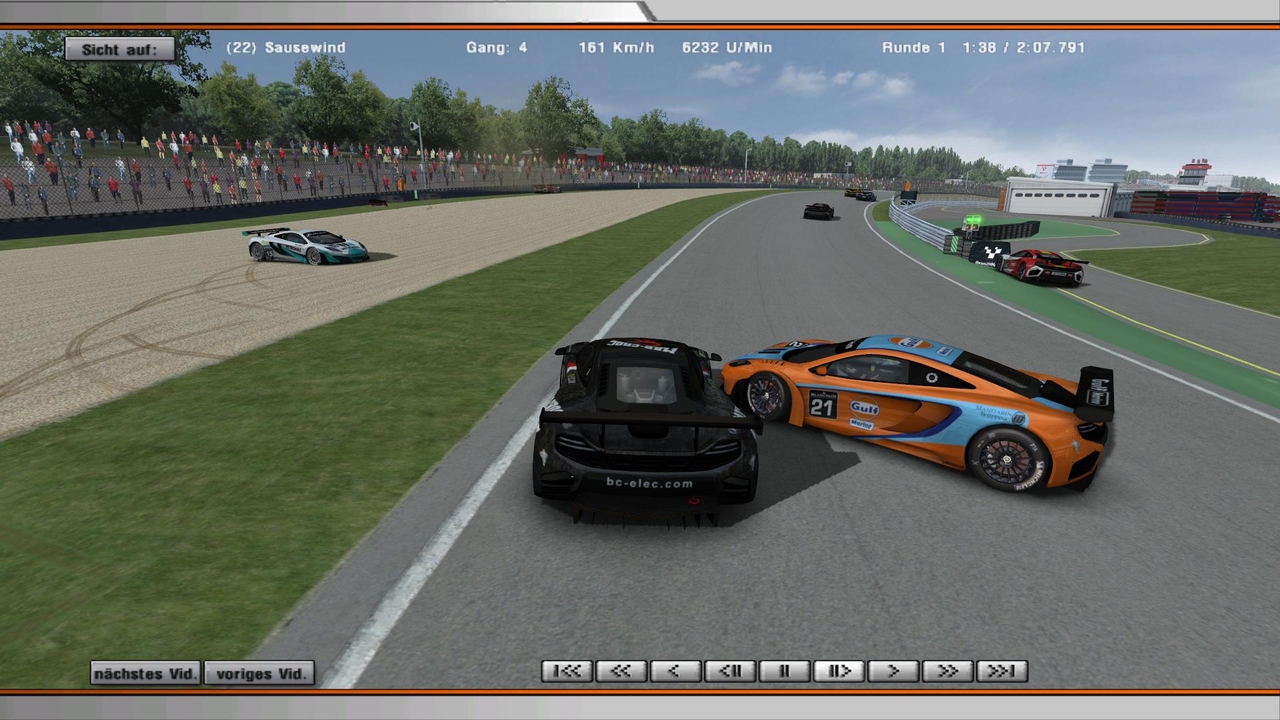Viewport: 1280px width, 720px height.
Task: Step one frame backward
Action: [x=730, y=671]
